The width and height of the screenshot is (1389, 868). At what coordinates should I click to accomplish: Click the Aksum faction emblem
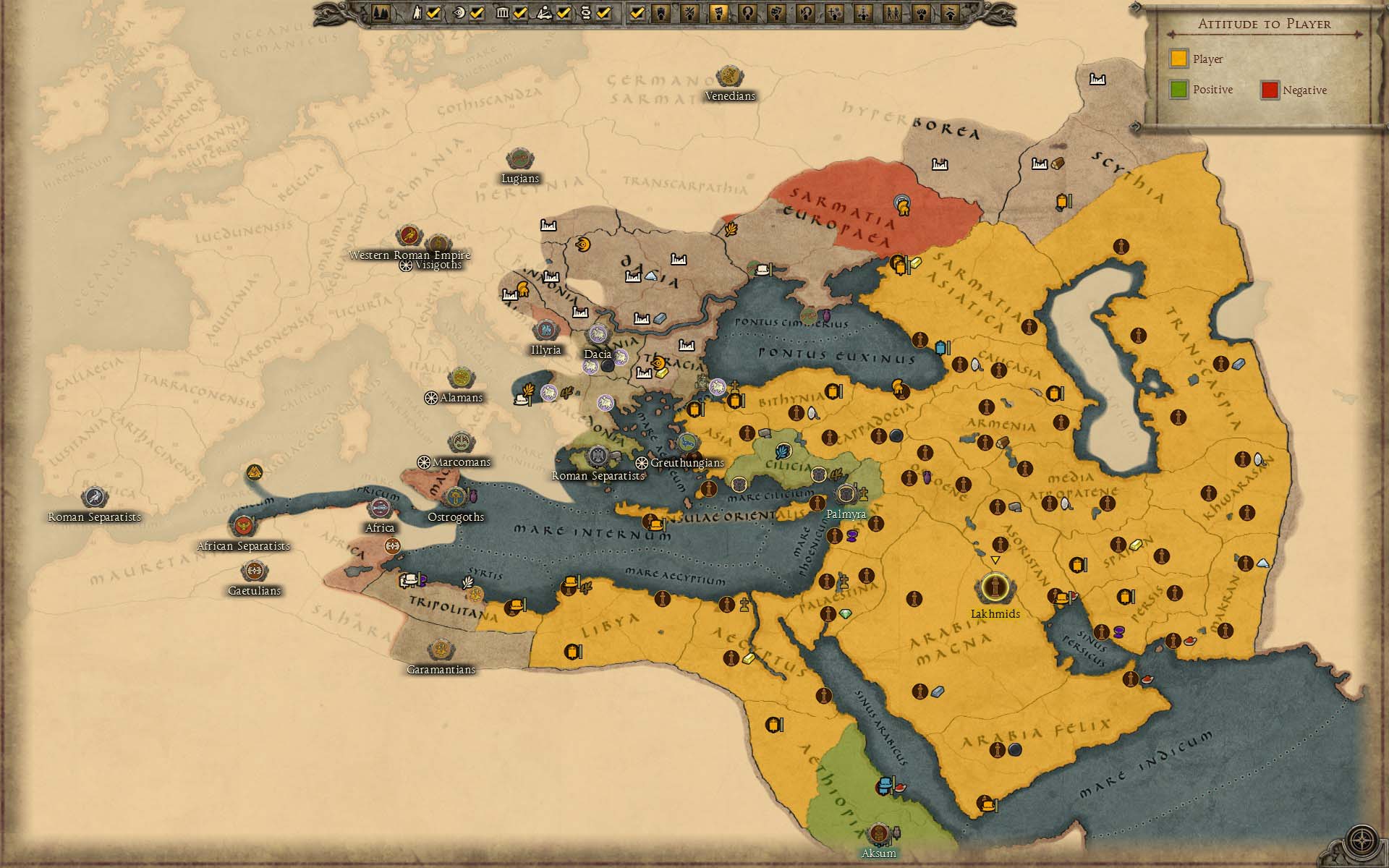[878, 835]
